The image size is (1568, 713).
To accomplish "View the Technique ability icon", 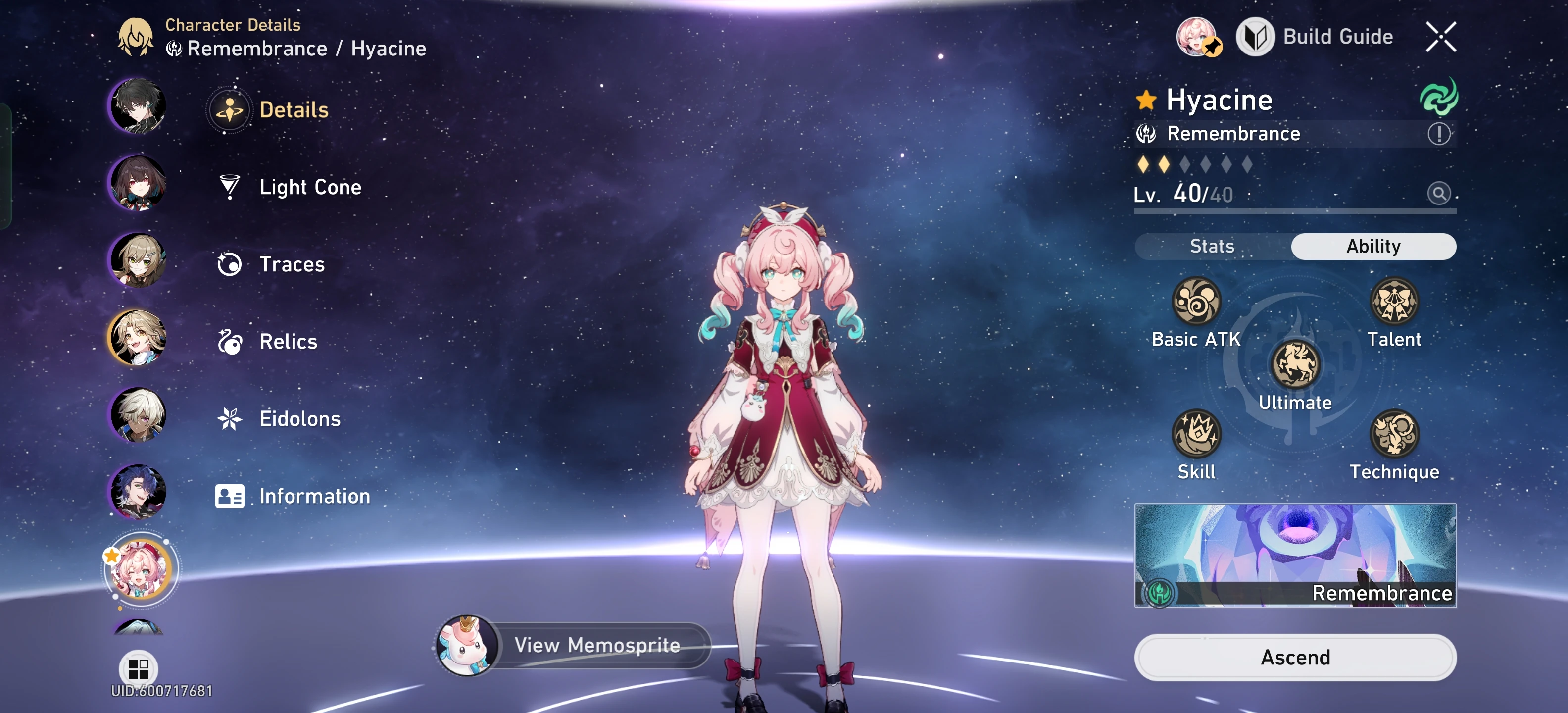I will tap(1395, 434).
